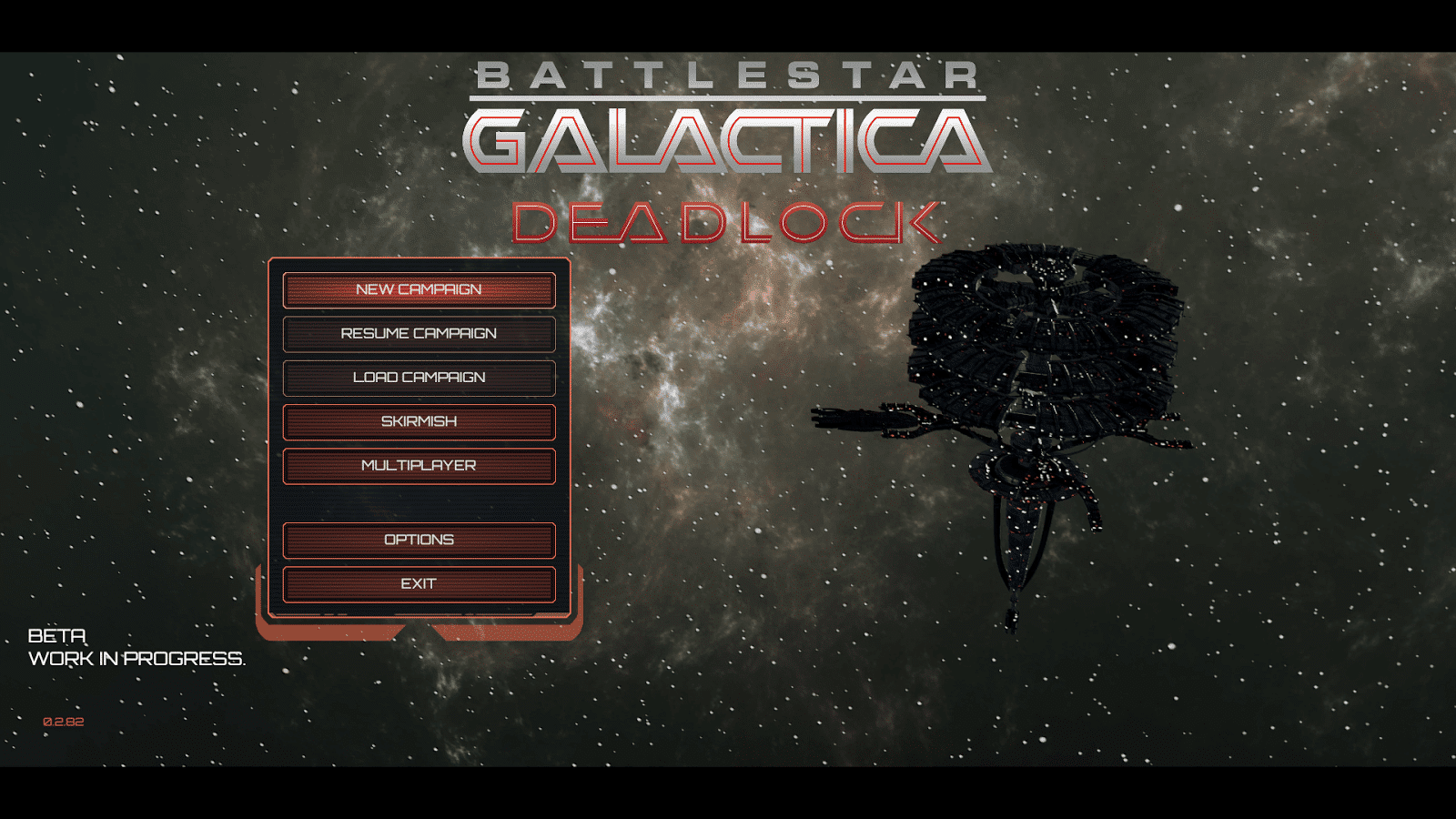Viewport: 1456px width, 819px height.
Task: Select the Skirmish mode
Action: [419, 421]
